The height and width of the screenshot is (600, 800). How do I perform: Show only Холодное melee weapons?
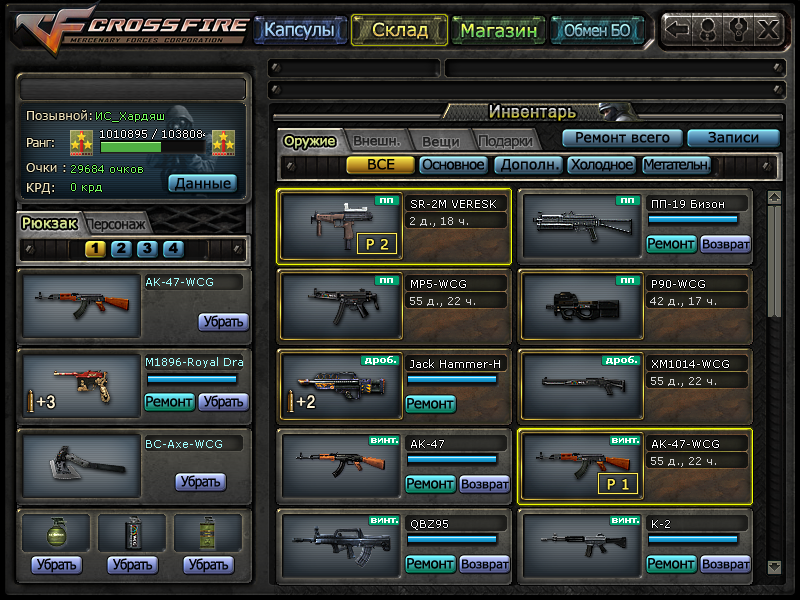point(601,165)
